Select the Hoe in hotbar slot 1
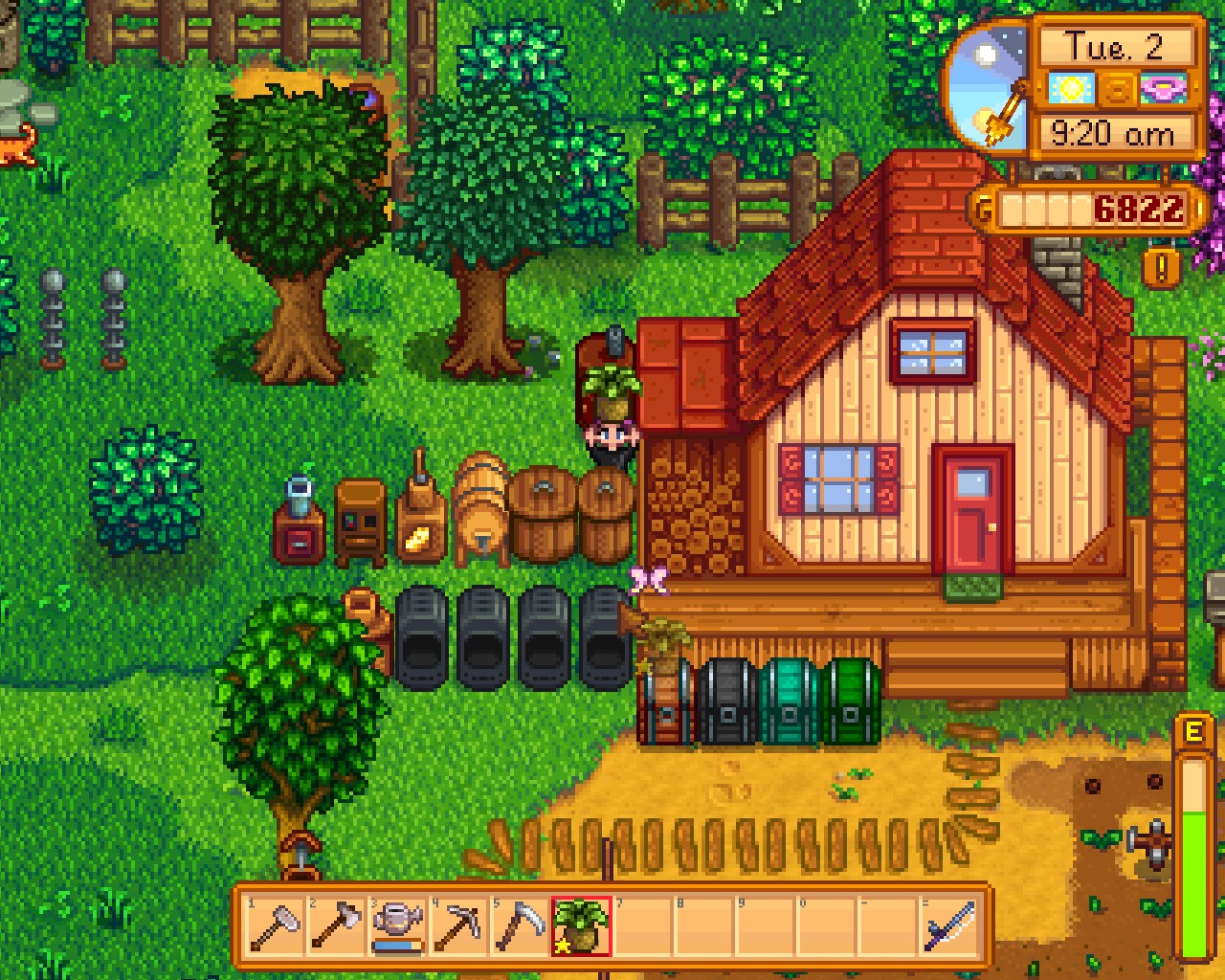Viewport: 1225px width, 980px height. 278,924
